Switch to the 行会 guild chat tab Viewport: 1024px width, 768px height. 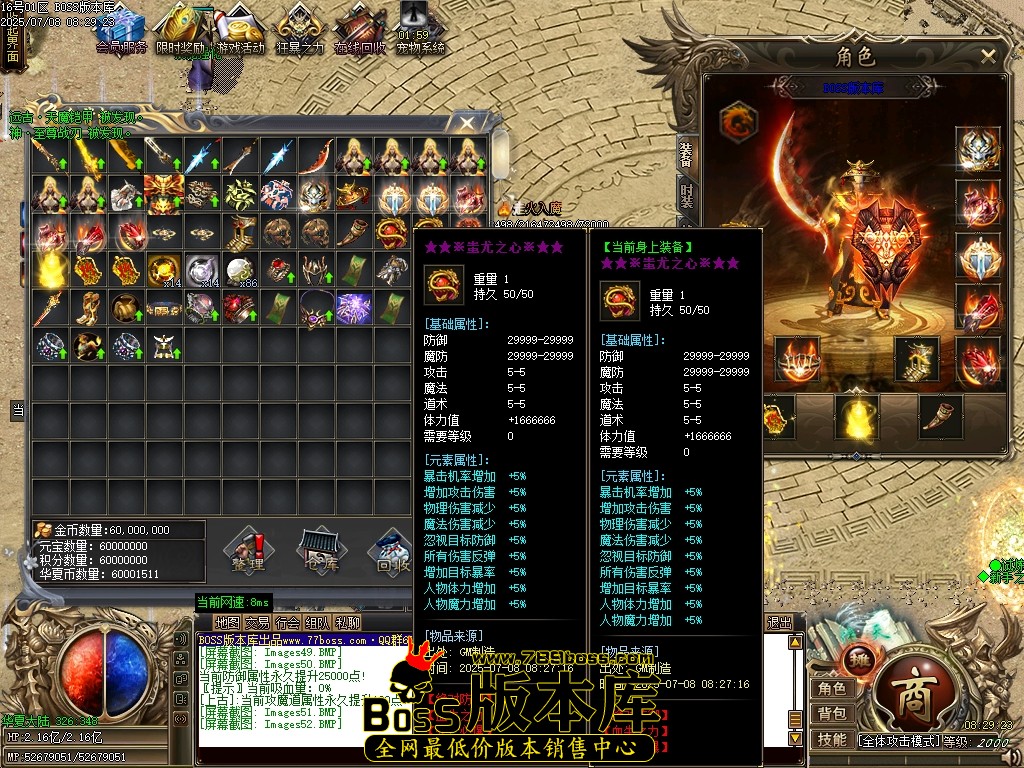pos(288,623)
